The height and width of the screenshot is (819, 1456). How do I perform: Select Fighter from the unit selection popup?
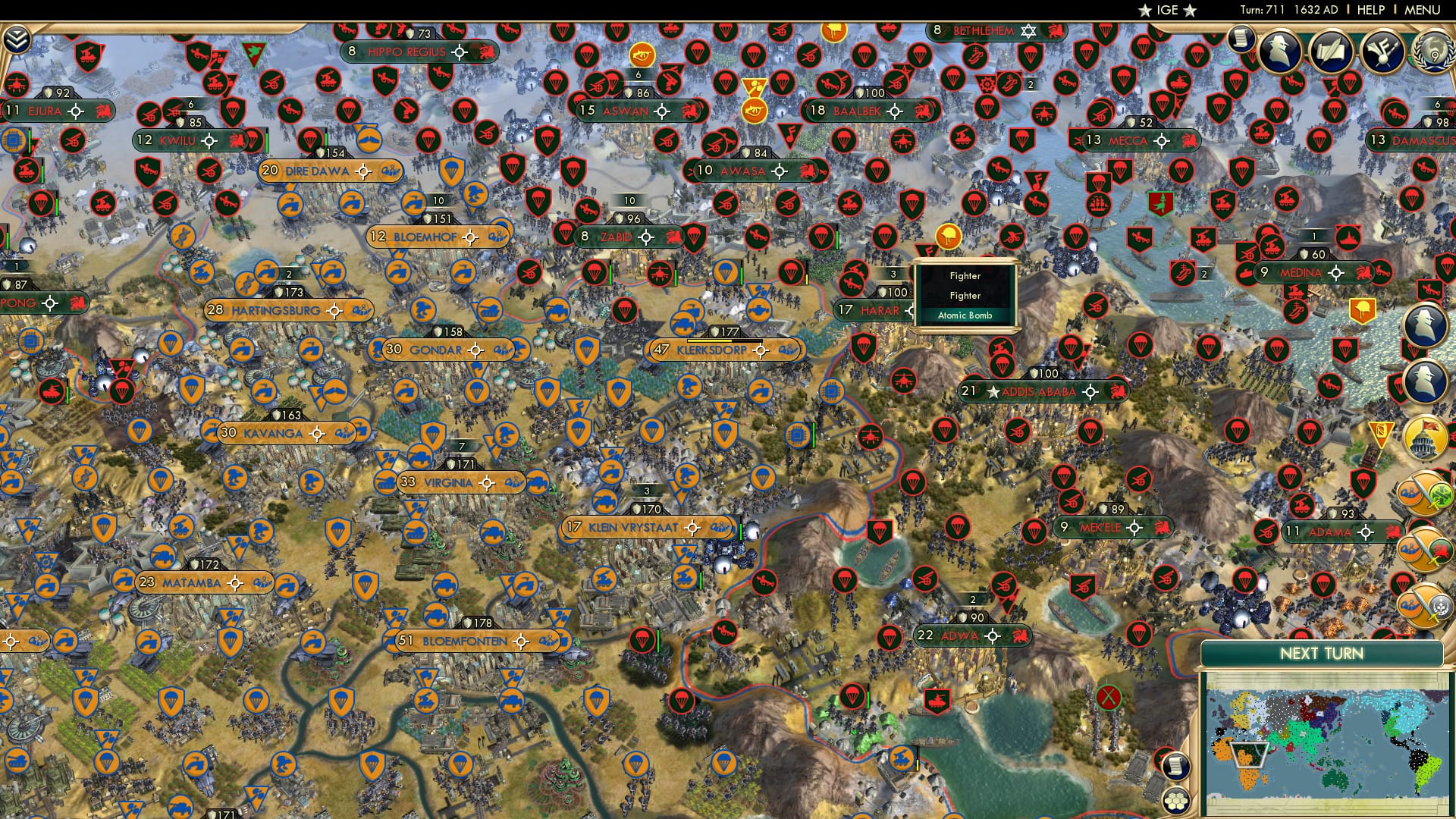965,277
